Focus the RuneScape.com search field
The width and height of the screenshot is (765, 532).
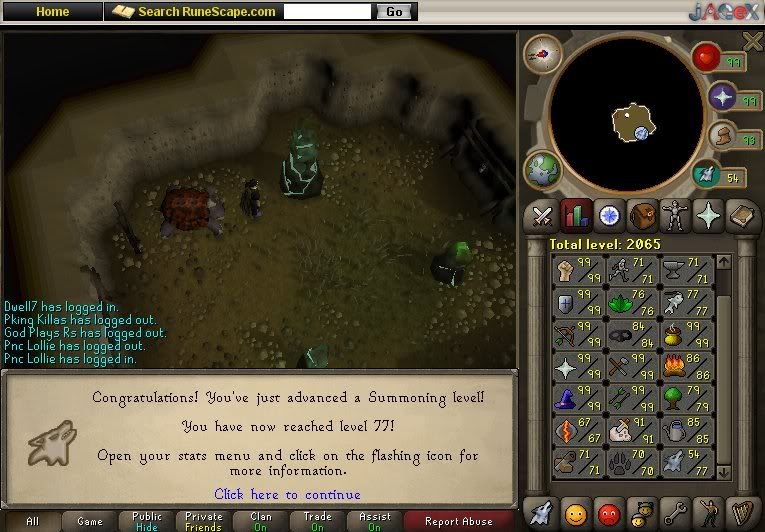[x=328, y=12]
